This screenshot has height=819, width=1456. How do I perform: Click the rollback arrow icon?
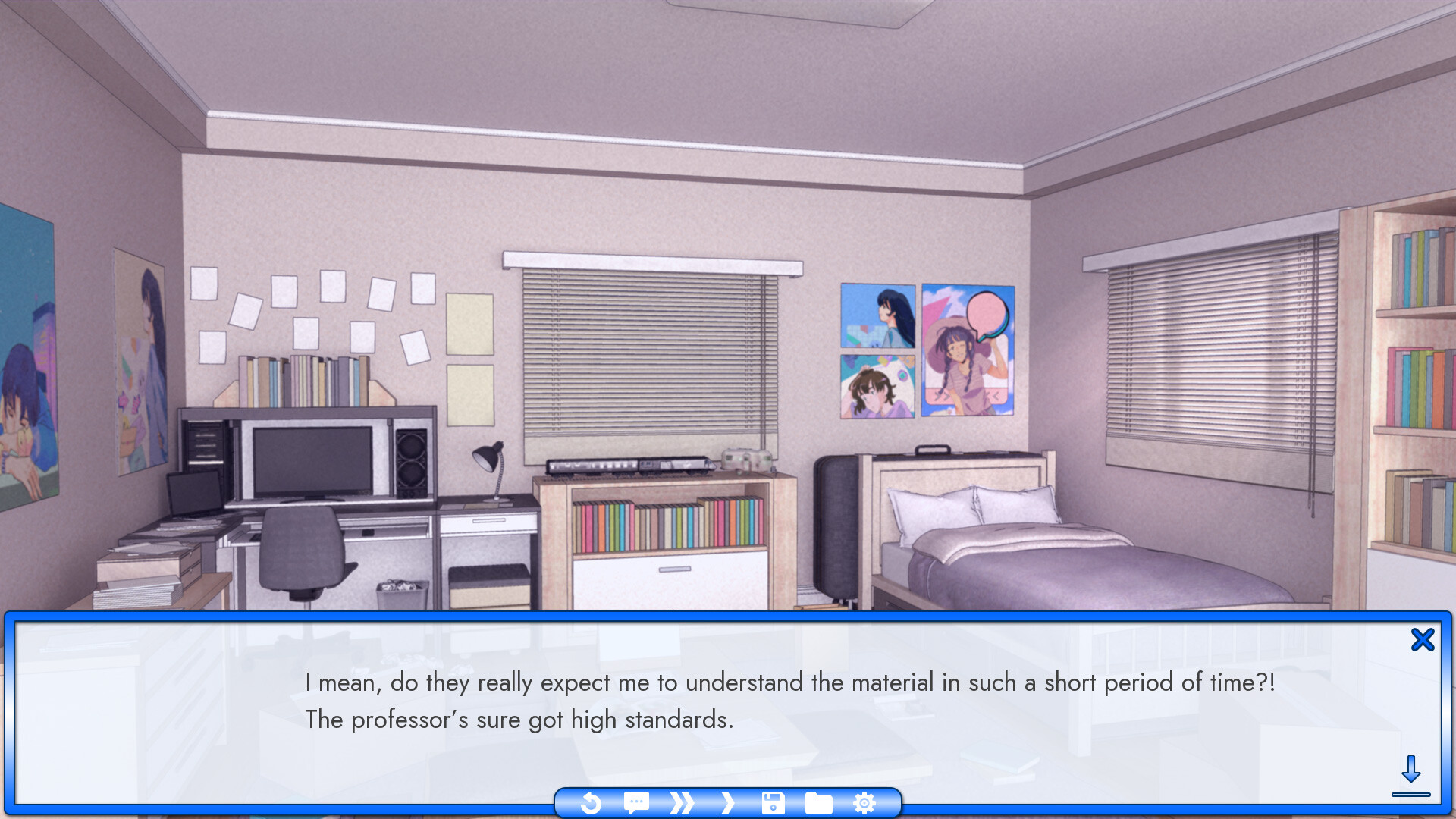click(591, 802)
